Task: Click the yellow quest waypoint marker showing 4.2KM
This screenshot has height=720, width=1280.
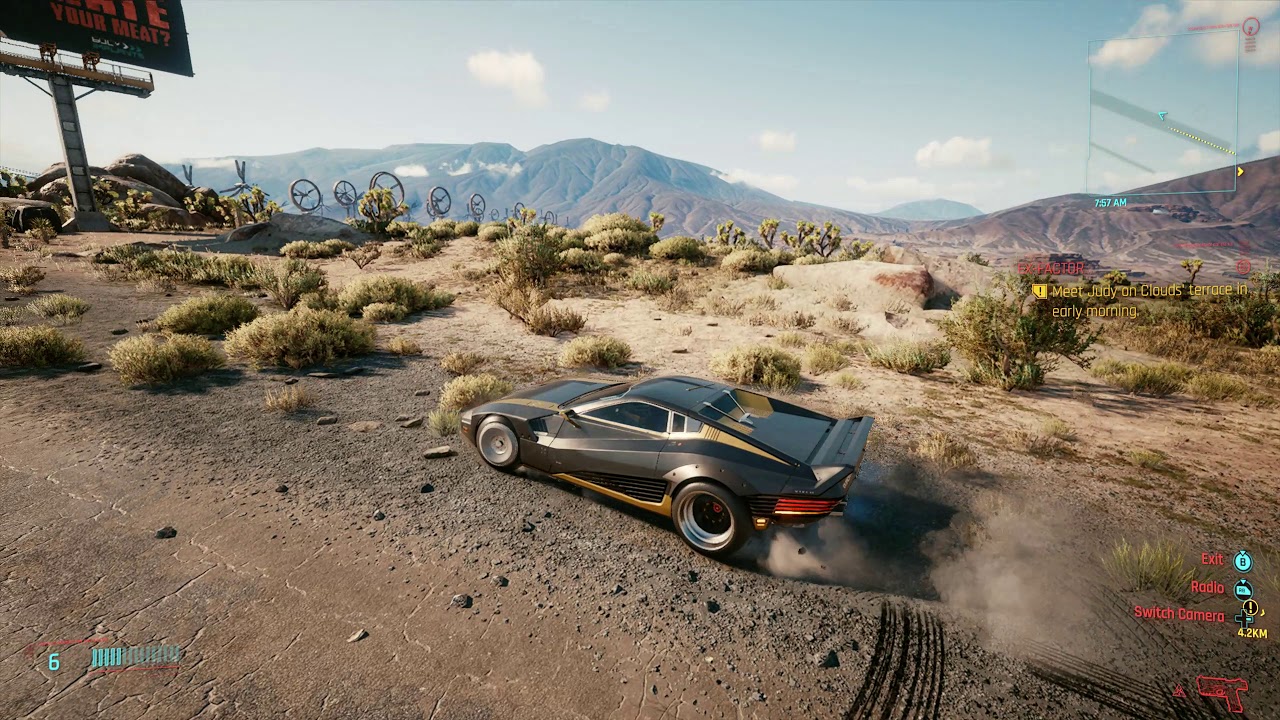Action: [1250, 608]
